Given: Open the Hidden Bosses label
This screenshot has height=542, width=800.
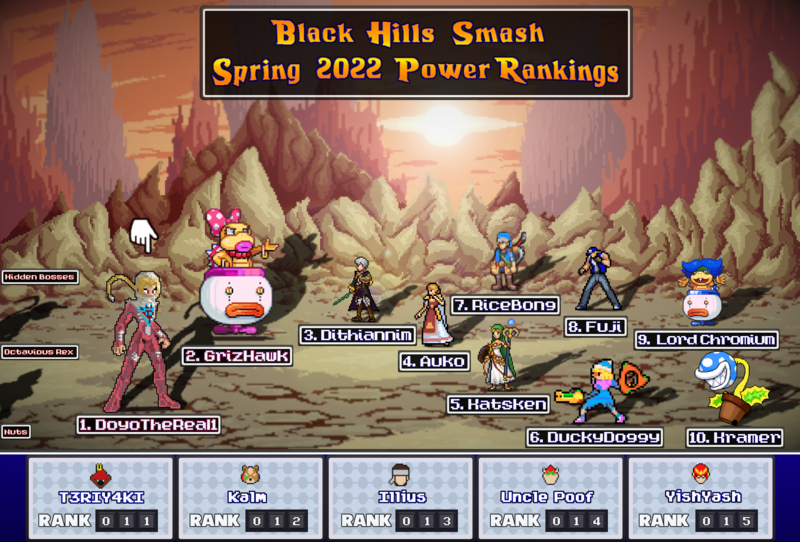Looking at the screenshot, I should coord(40,276).
